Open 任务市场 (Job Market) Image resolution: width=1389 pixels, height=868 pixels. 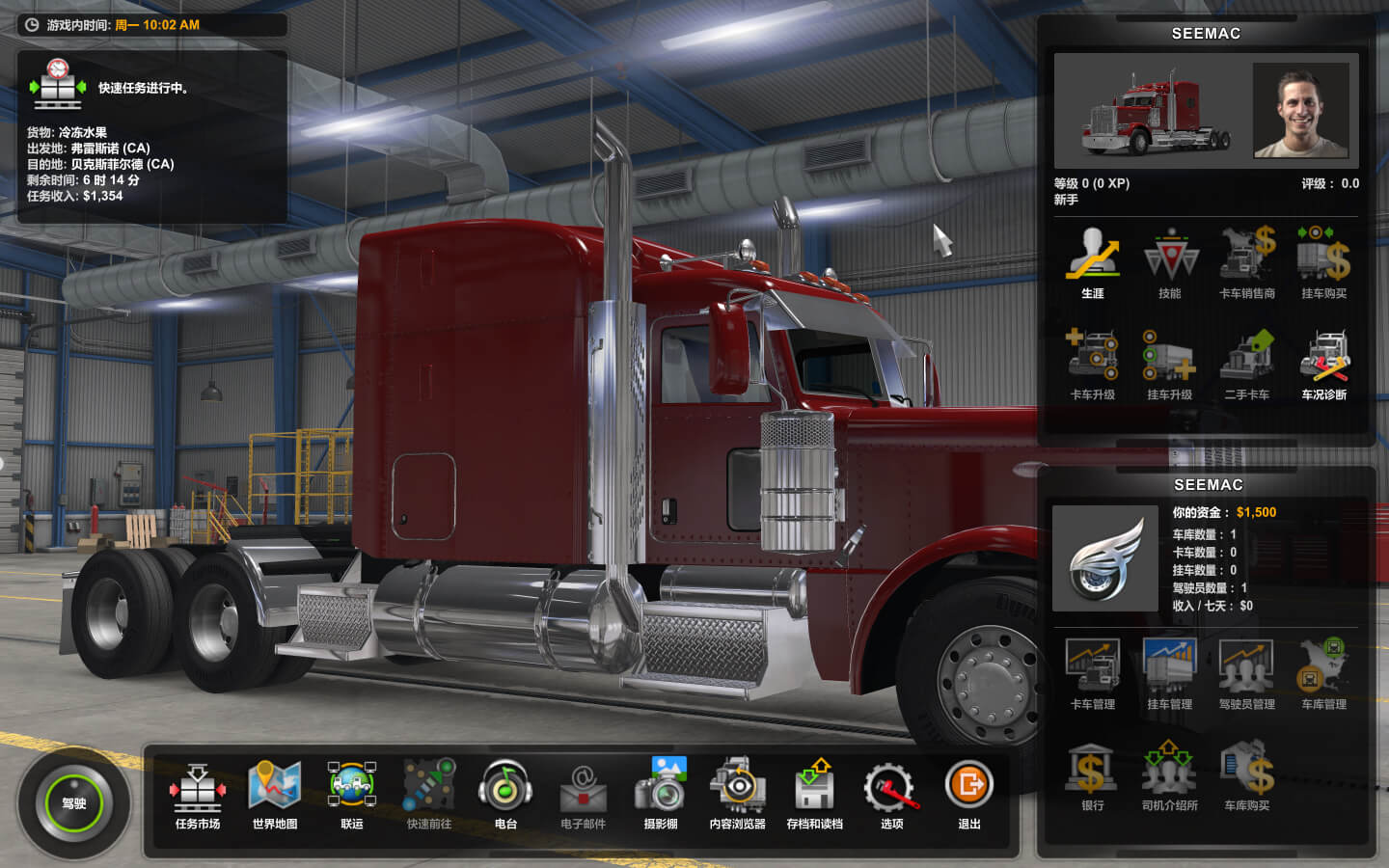click(x=197, y=793)
